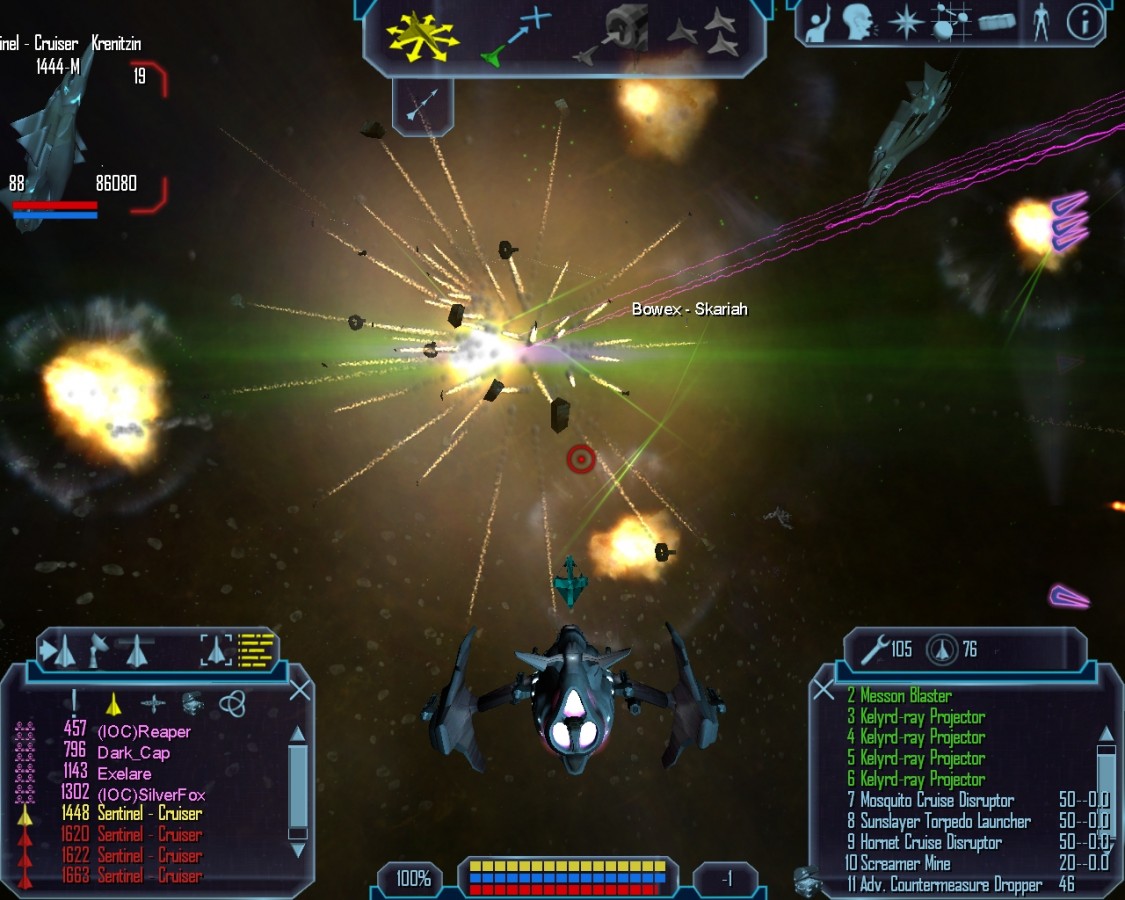1125x900 pixels.
Task: Open the humanoid character figure icon
Action: [1040, 22]
